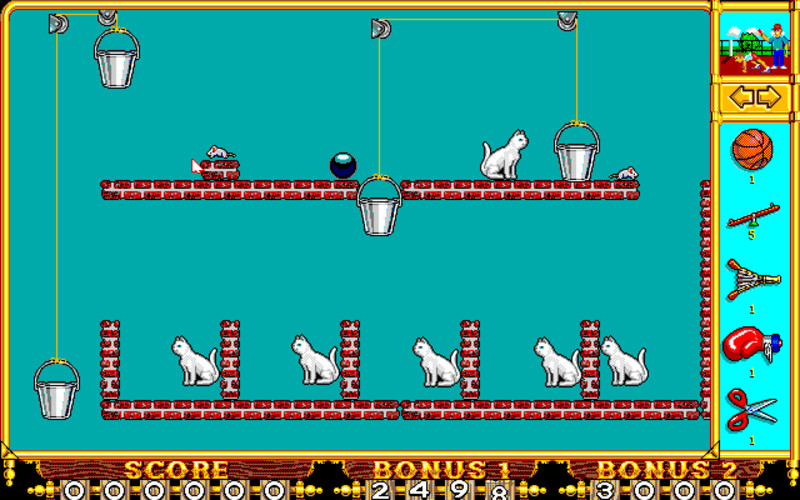Select the basketball from the parts bin

pos(752,150)
